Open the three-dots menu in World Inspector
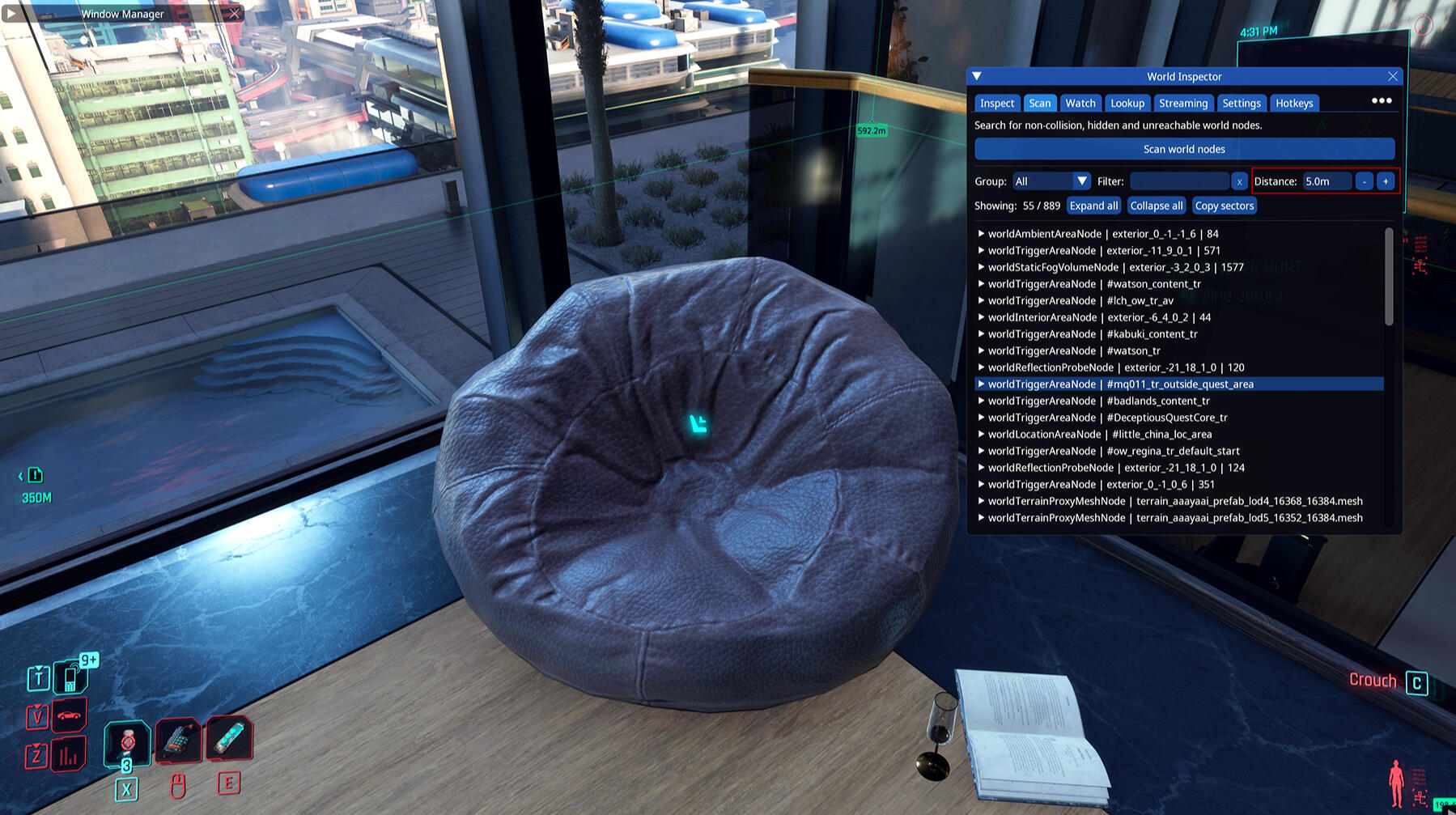Screen dimensions: 1456x815 [1381, 101]
